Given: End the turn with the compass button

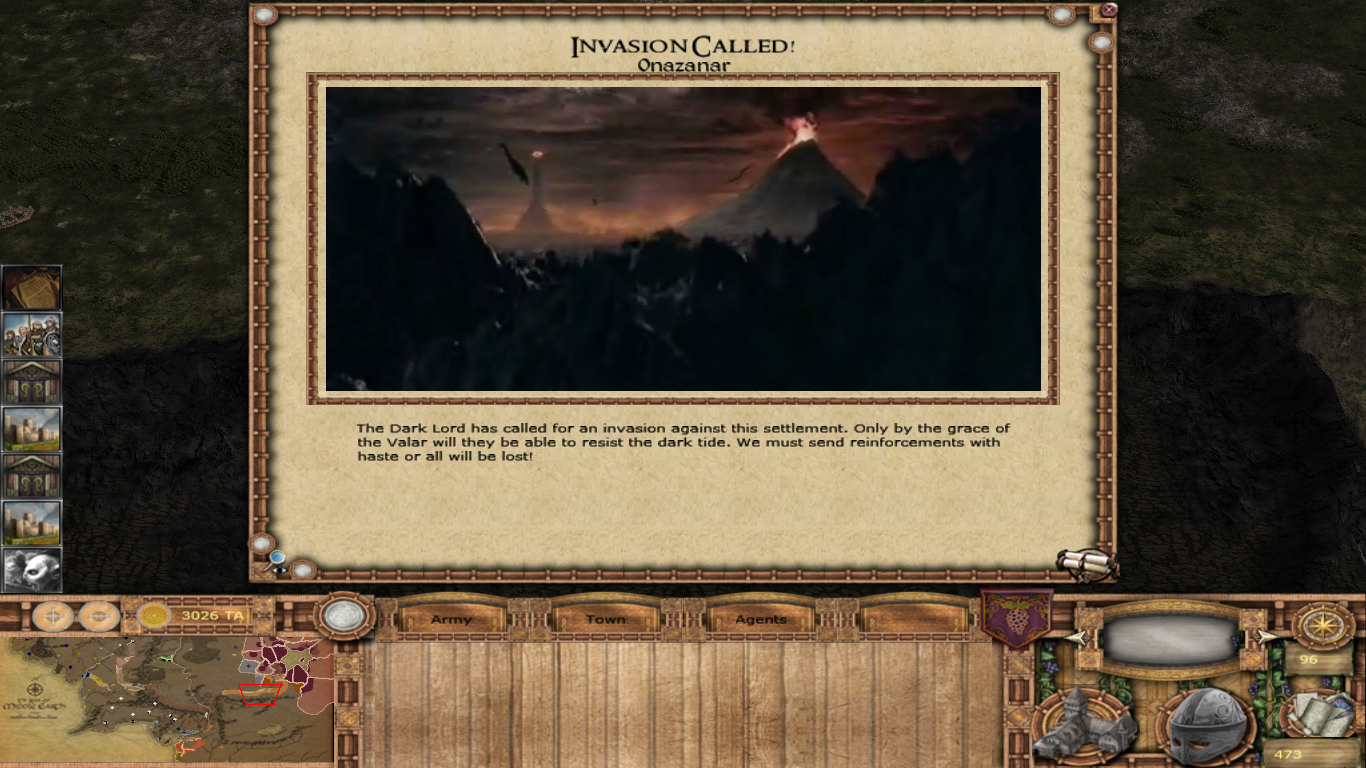Looking at the screenshot, I should [1322, 624].
